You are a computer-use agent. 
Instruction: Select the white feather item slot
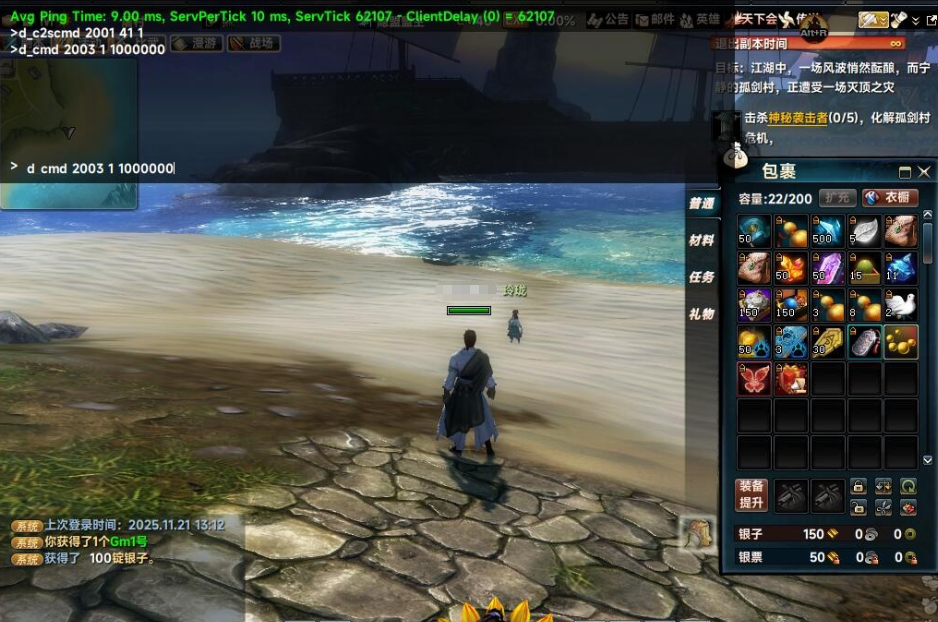click(864, 231)
